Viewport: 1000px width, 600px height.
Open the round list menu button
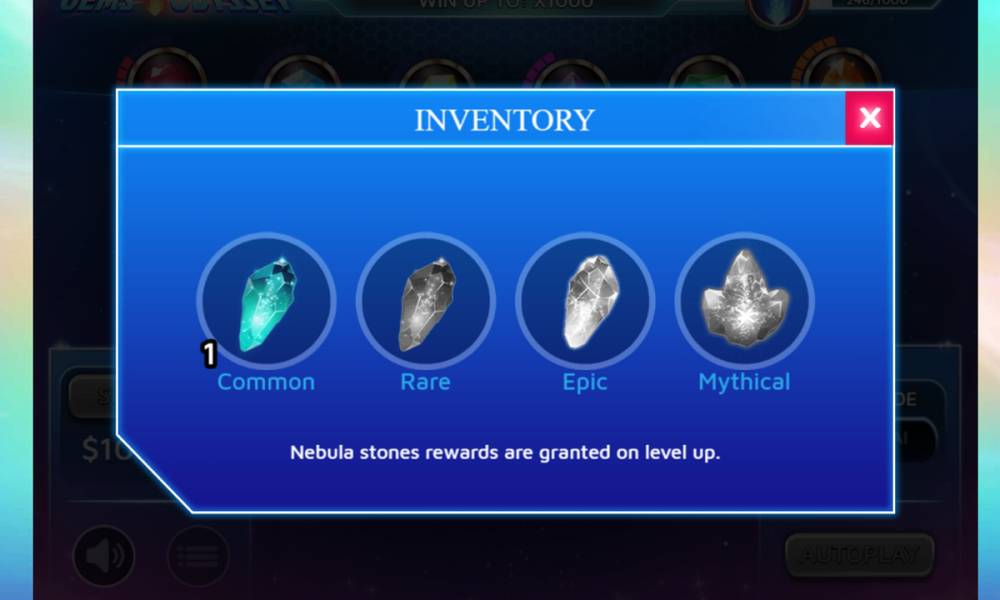pyautogui.click(x=197, y=556)
